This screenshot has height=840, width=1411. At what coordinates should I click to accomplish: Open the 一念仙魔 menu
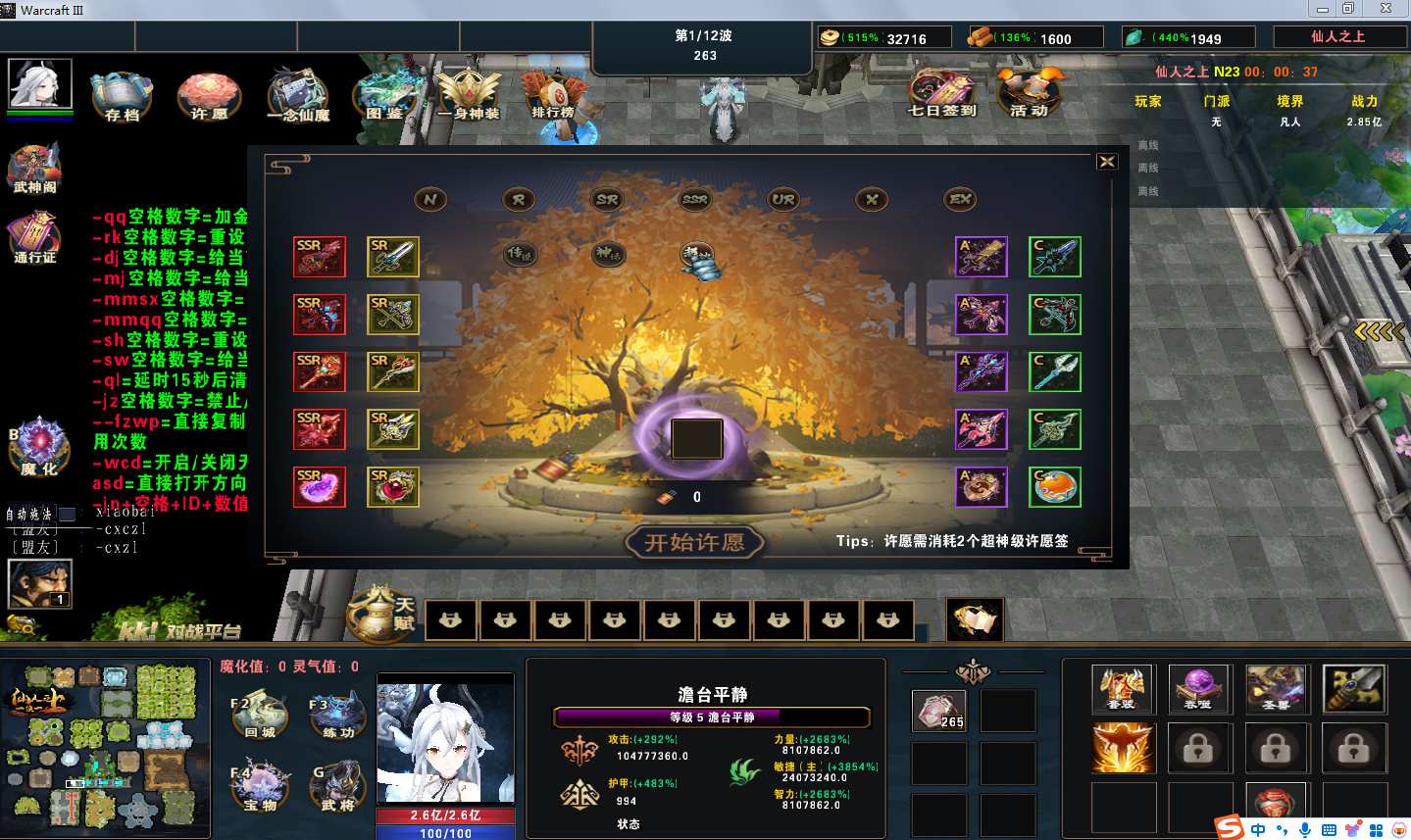(x=298, y=97)
